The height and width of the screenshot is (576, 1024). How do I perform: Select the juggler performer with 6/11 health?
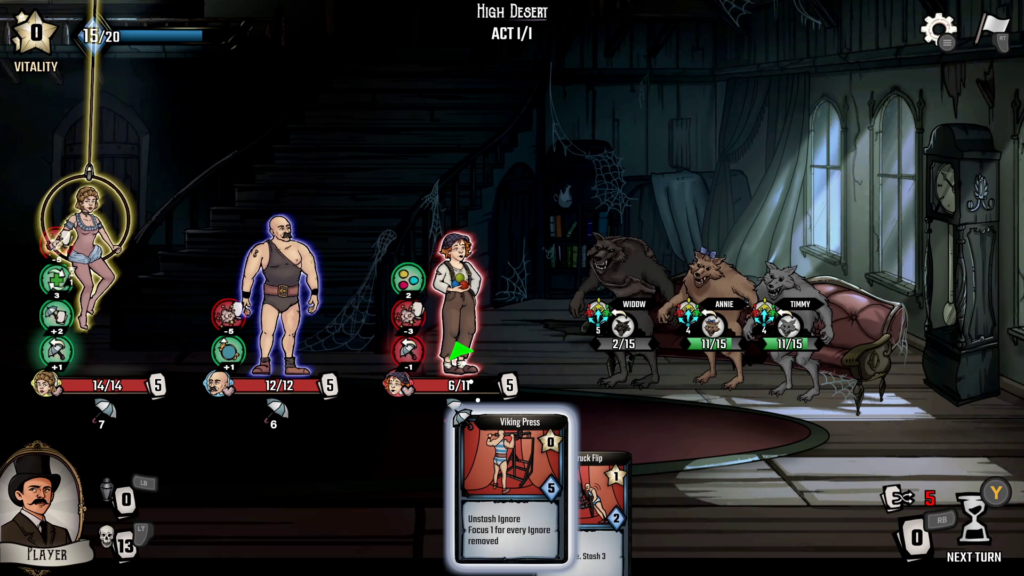tap(456, 300)
